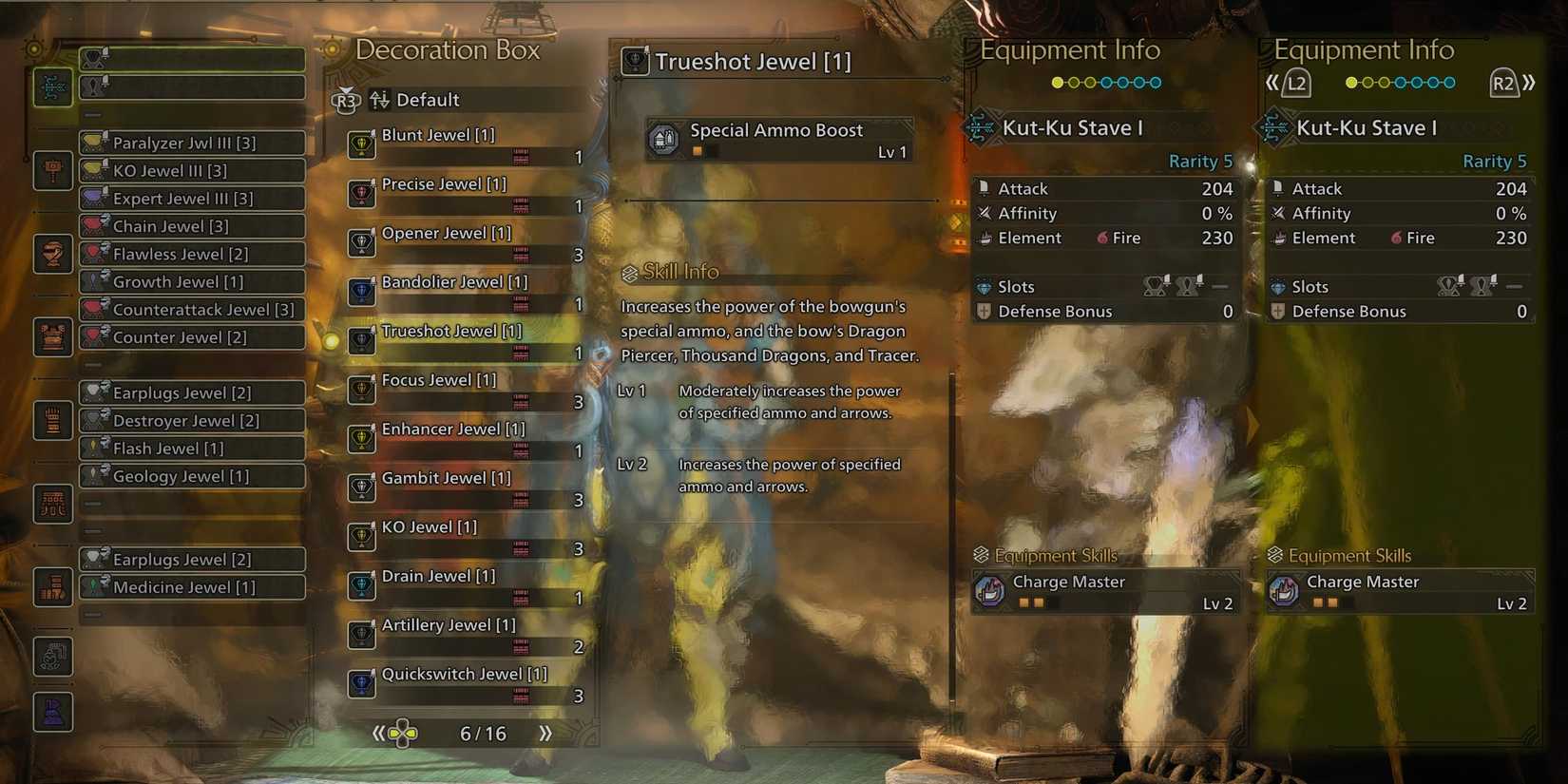Click the talisman icon at sidebar bottom
Image resolution: width=1568 pixels, height=784 pixels.
[x=52, y=657]
